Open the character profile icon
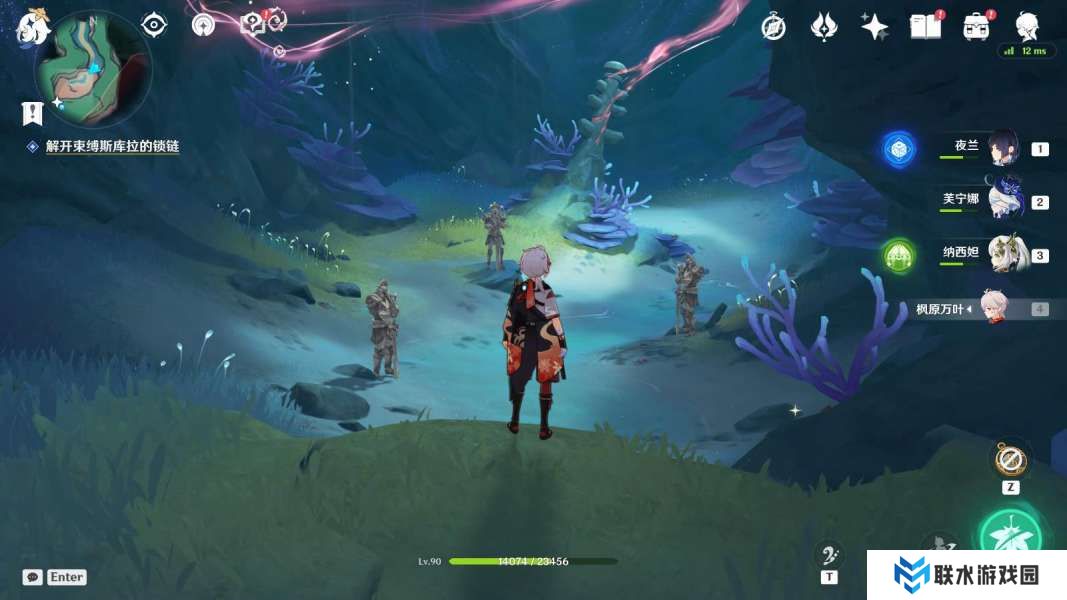The width and height of the screenshot is (1067, 600). pos(1027,25)
